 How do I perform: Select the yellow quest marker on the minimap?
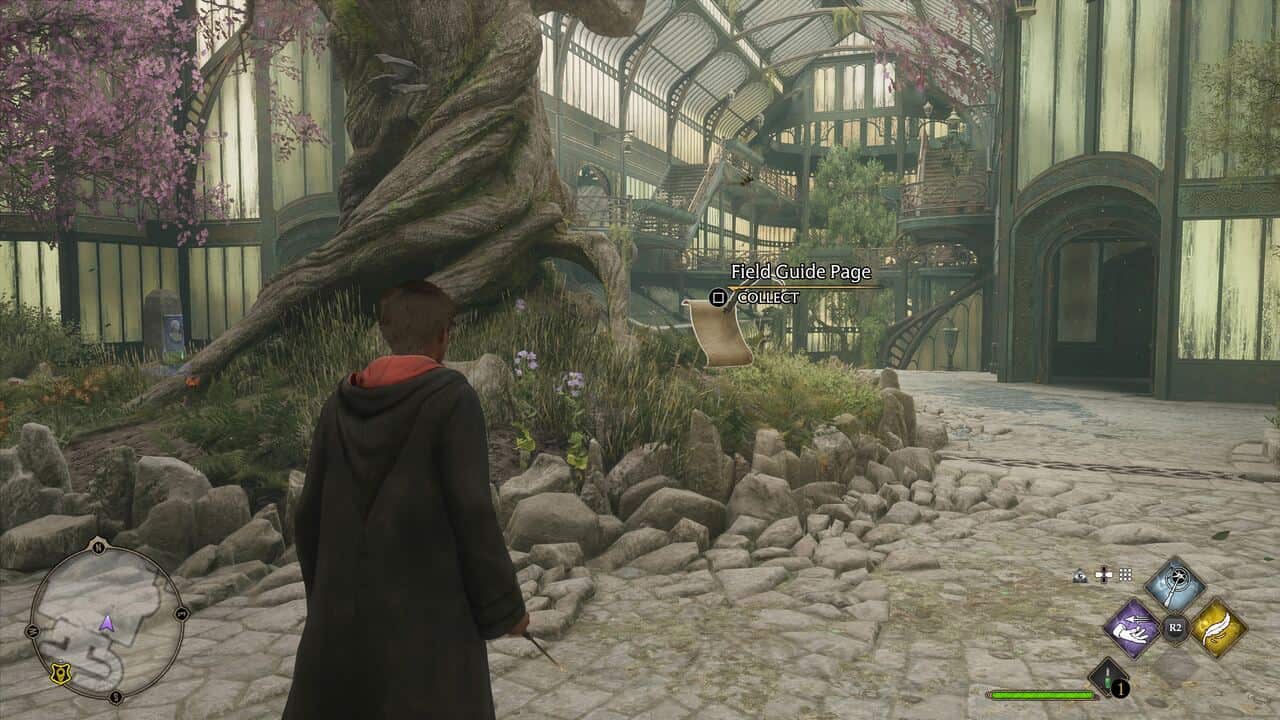tap(60, 675)
